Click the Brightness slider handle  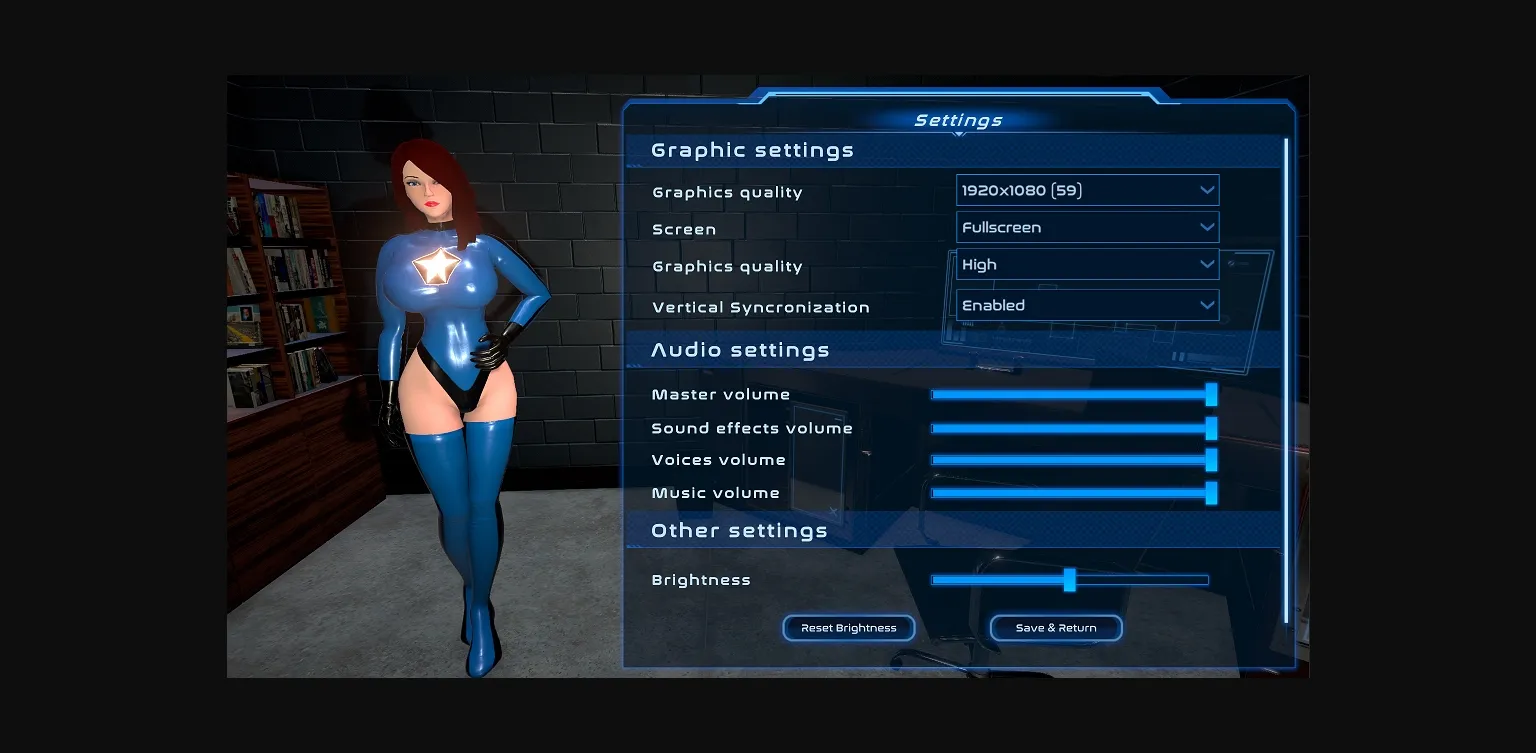click(1070, 579)
